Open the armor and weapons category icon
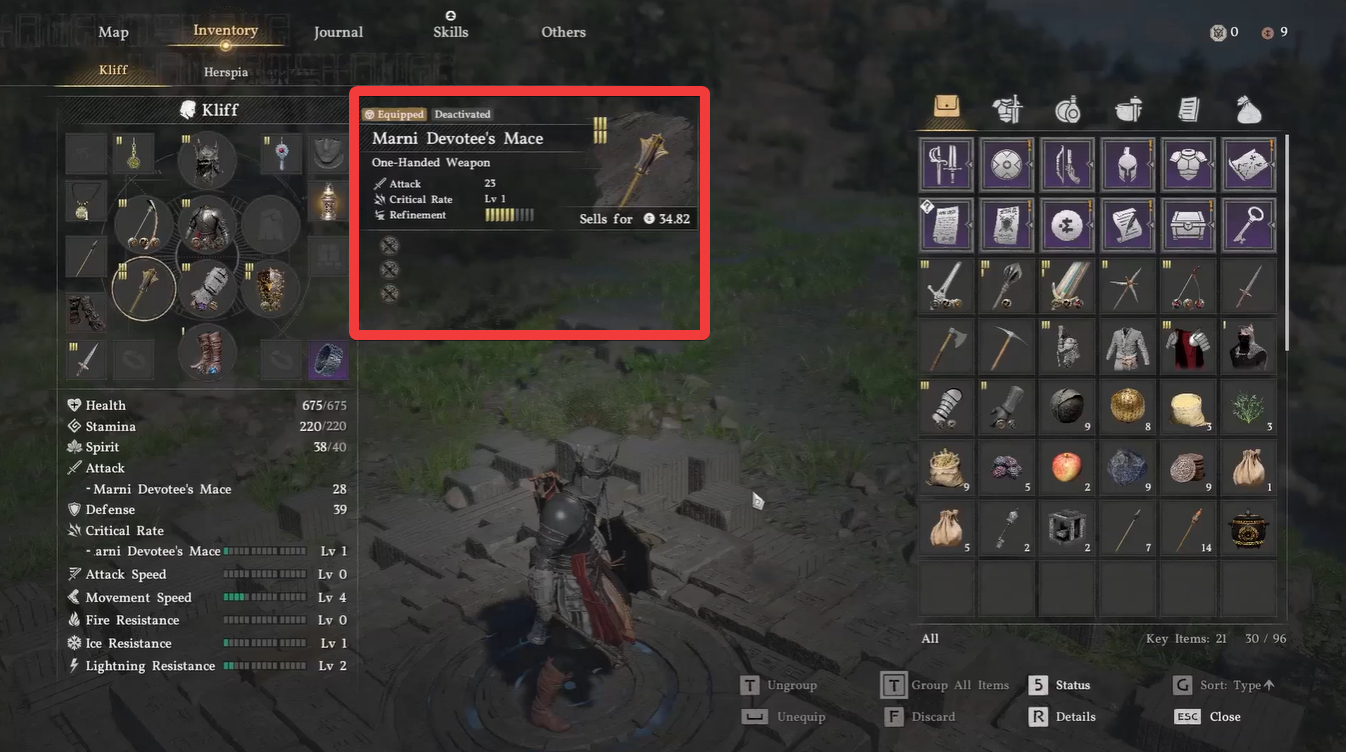 pyautogui.click(x=1007, y=110)
